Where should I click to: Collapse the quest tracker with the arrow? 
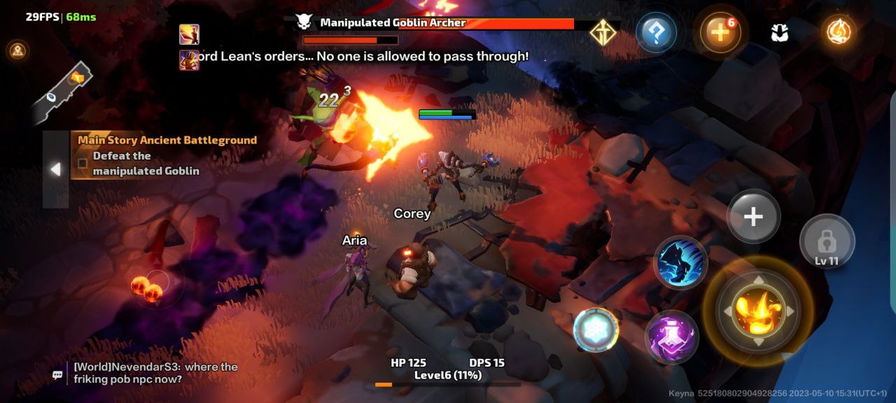pos(56,169)
